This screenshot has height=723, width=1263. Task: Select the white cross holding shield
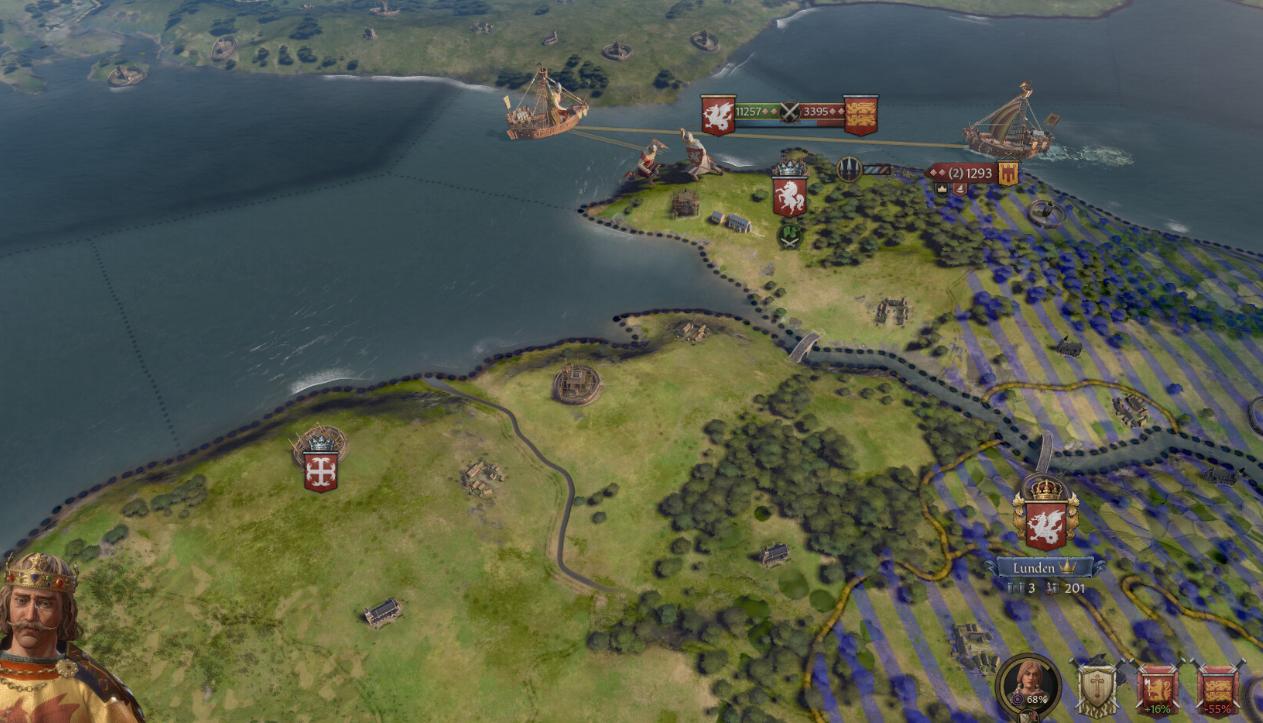coord(321,472)
